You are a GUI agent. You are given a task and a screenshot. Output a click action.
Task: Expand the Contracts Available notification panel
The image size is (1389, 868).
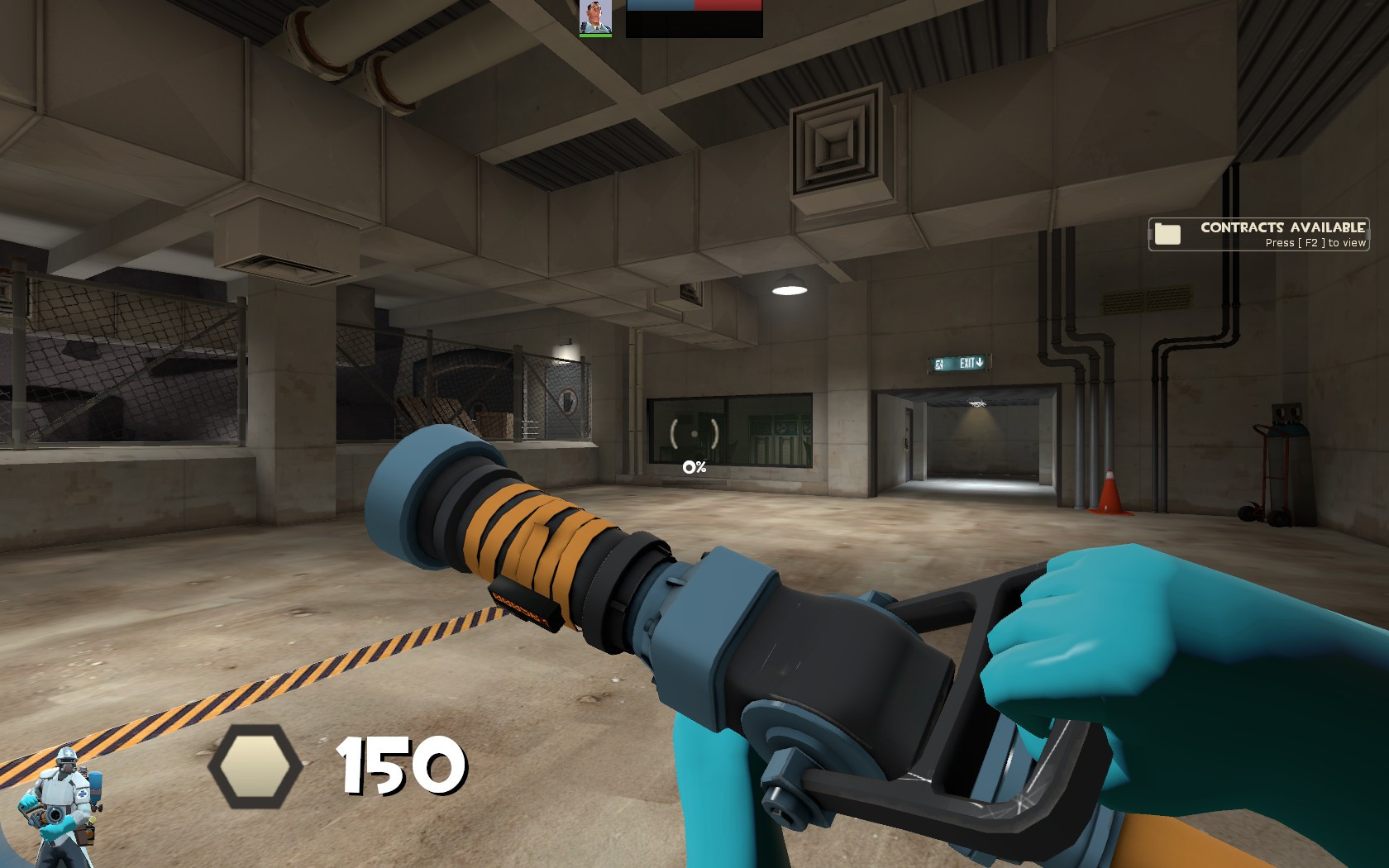tap(1257, 234)
